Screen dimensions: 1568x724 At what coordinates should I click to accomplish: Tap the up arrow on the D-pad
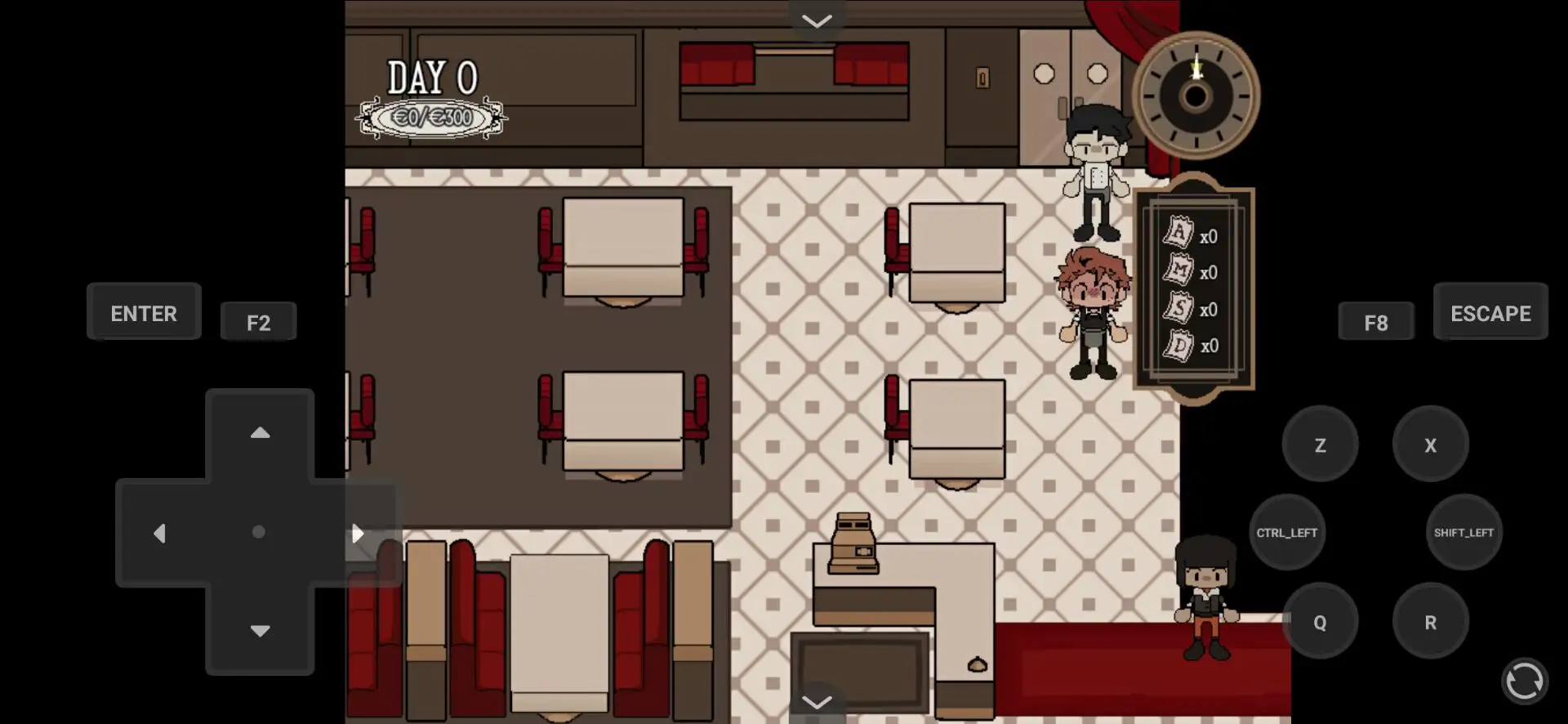pyautogui.click(x=260, y=432)
